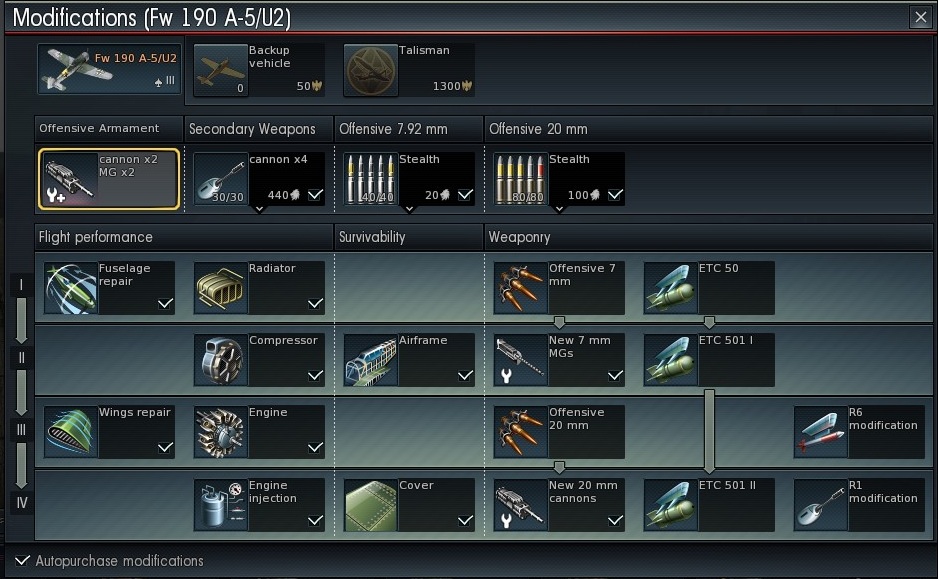Open the ETC 50 bomb rack modification

[x=708, y=288]
